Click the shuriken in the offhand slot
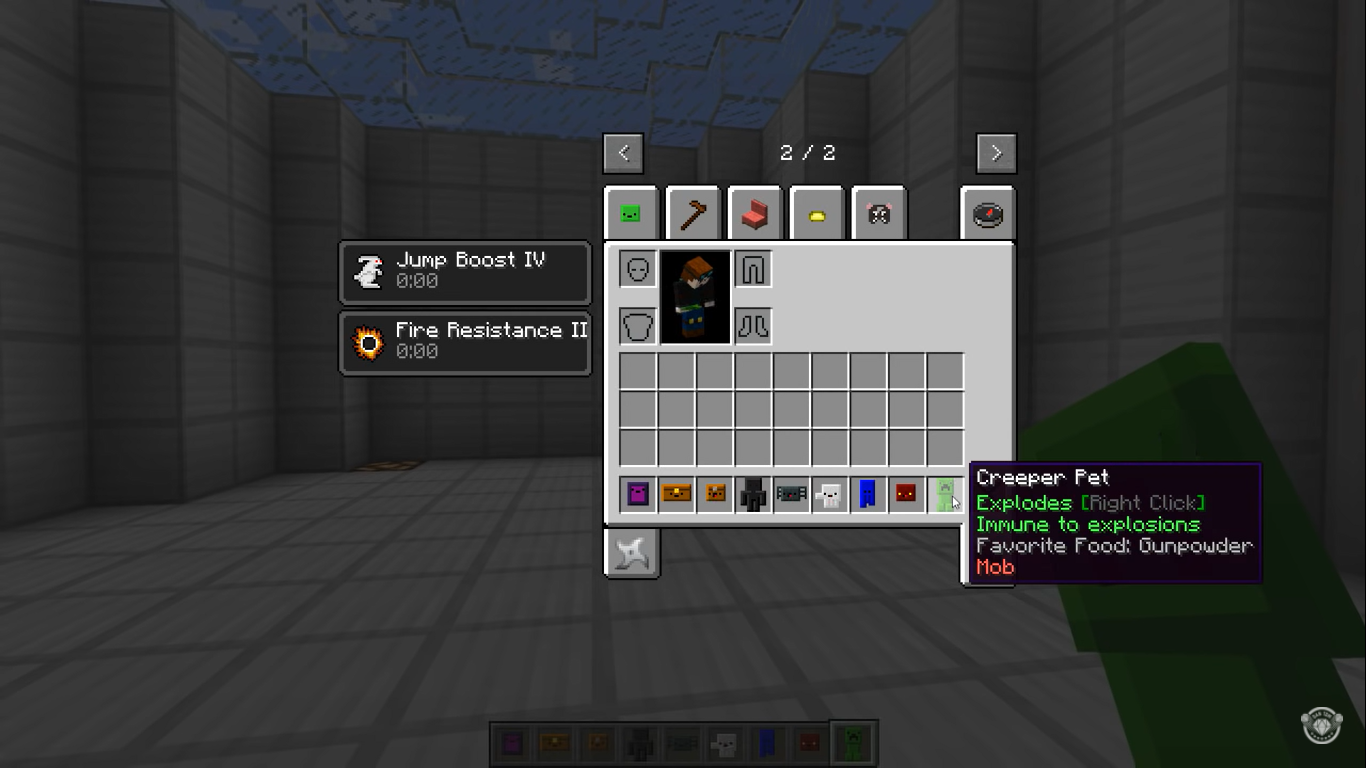 [632, 553]
